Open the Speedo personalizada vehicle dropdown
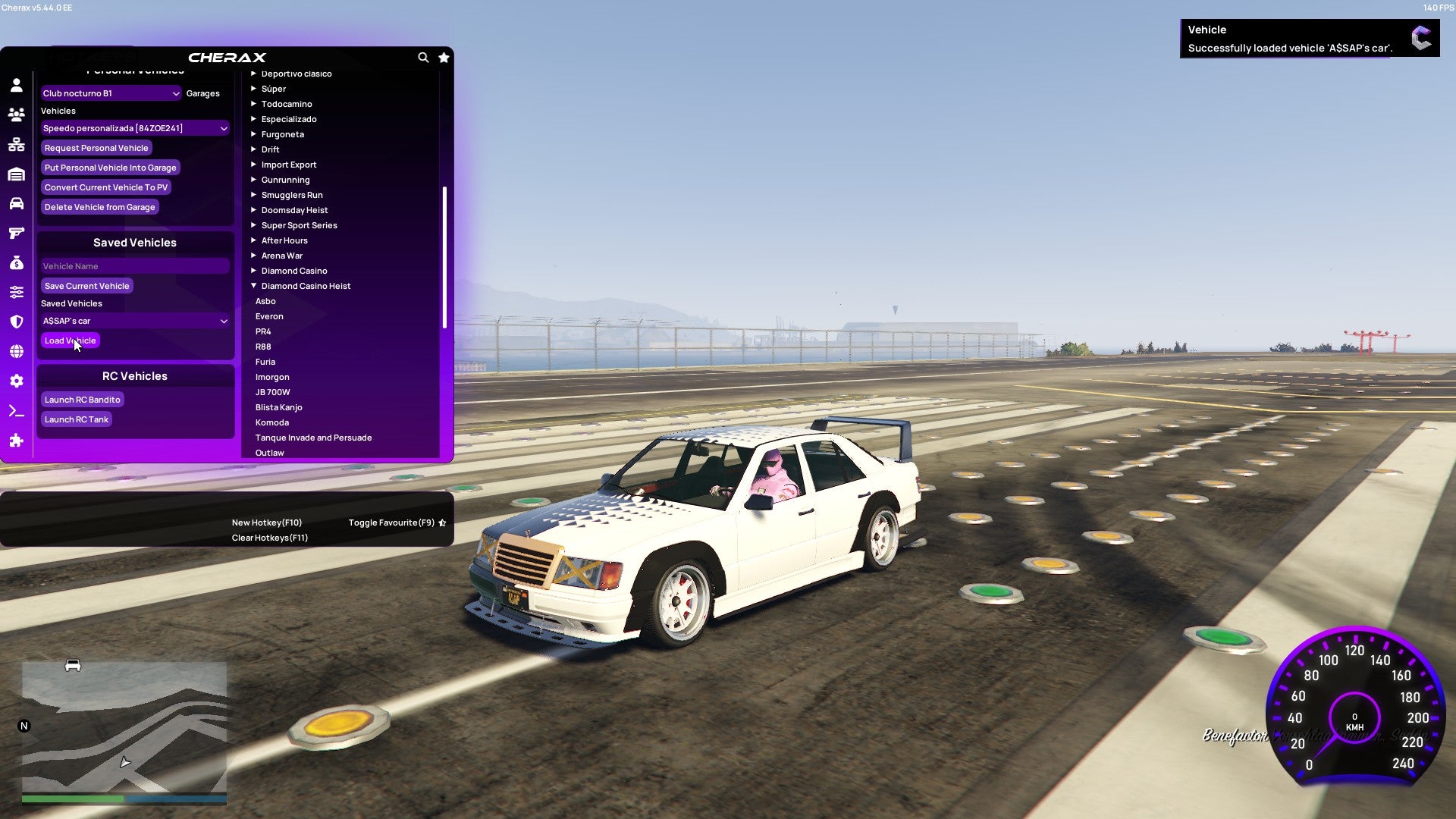This screenshot has width=1456, height=819. (134, 127)
